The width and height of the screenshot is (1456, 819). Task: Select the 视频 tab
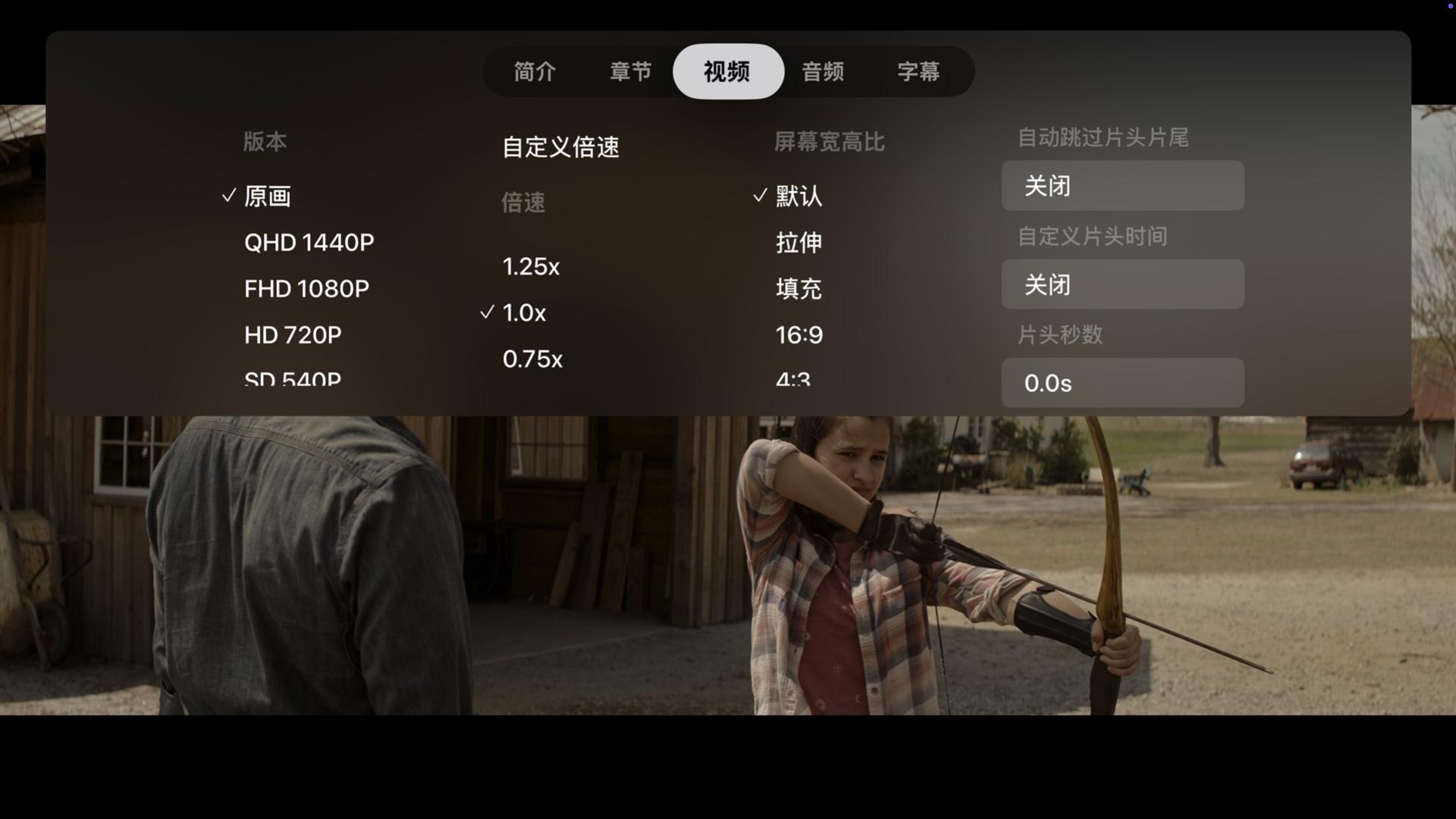coord(727,72)
